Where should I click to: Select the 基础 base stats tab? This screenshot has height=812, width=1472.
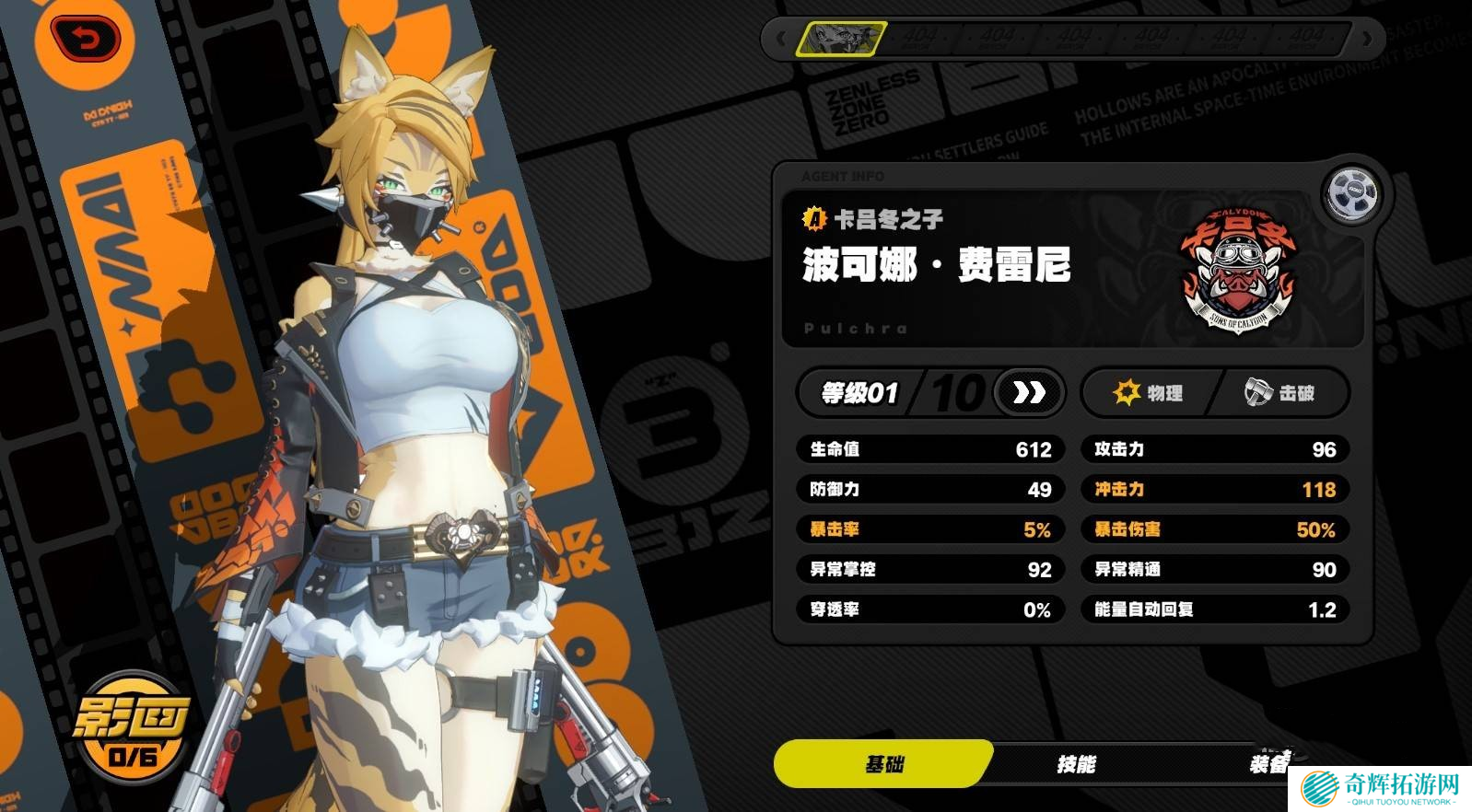pyautogui.click(x=883, y=764)
